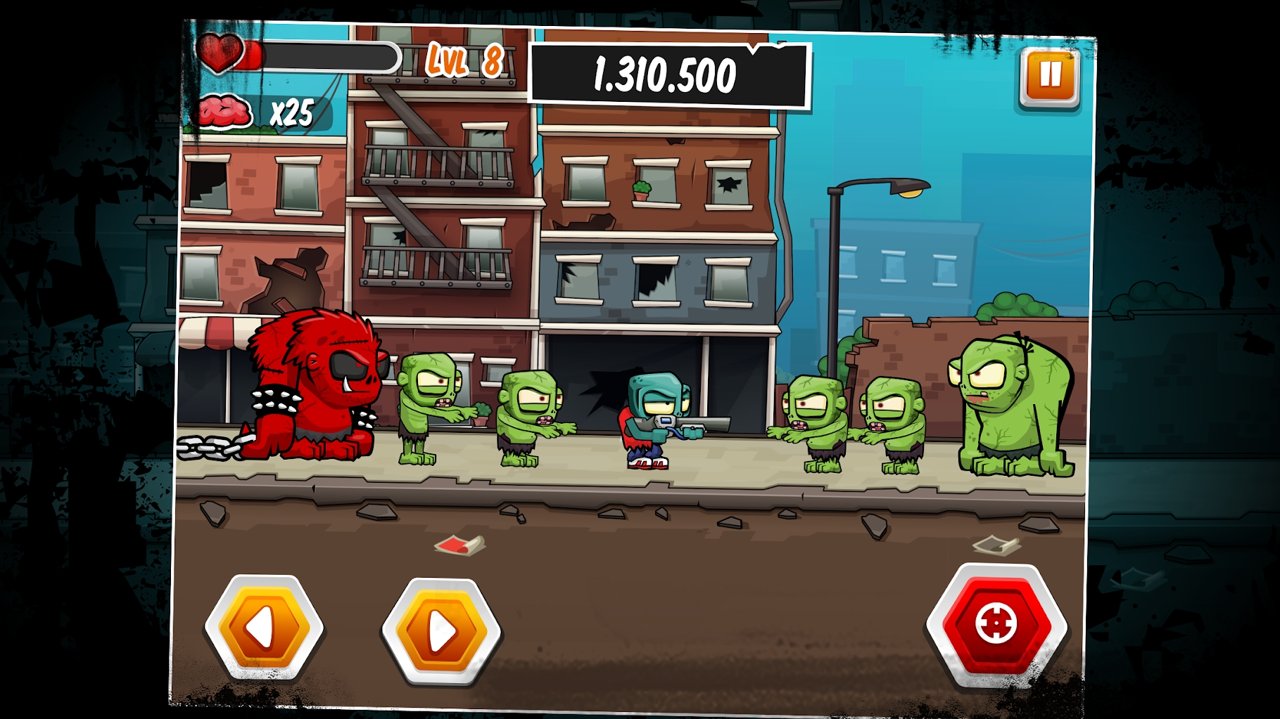Tap the left arrow move button

(x=263, y=628)
